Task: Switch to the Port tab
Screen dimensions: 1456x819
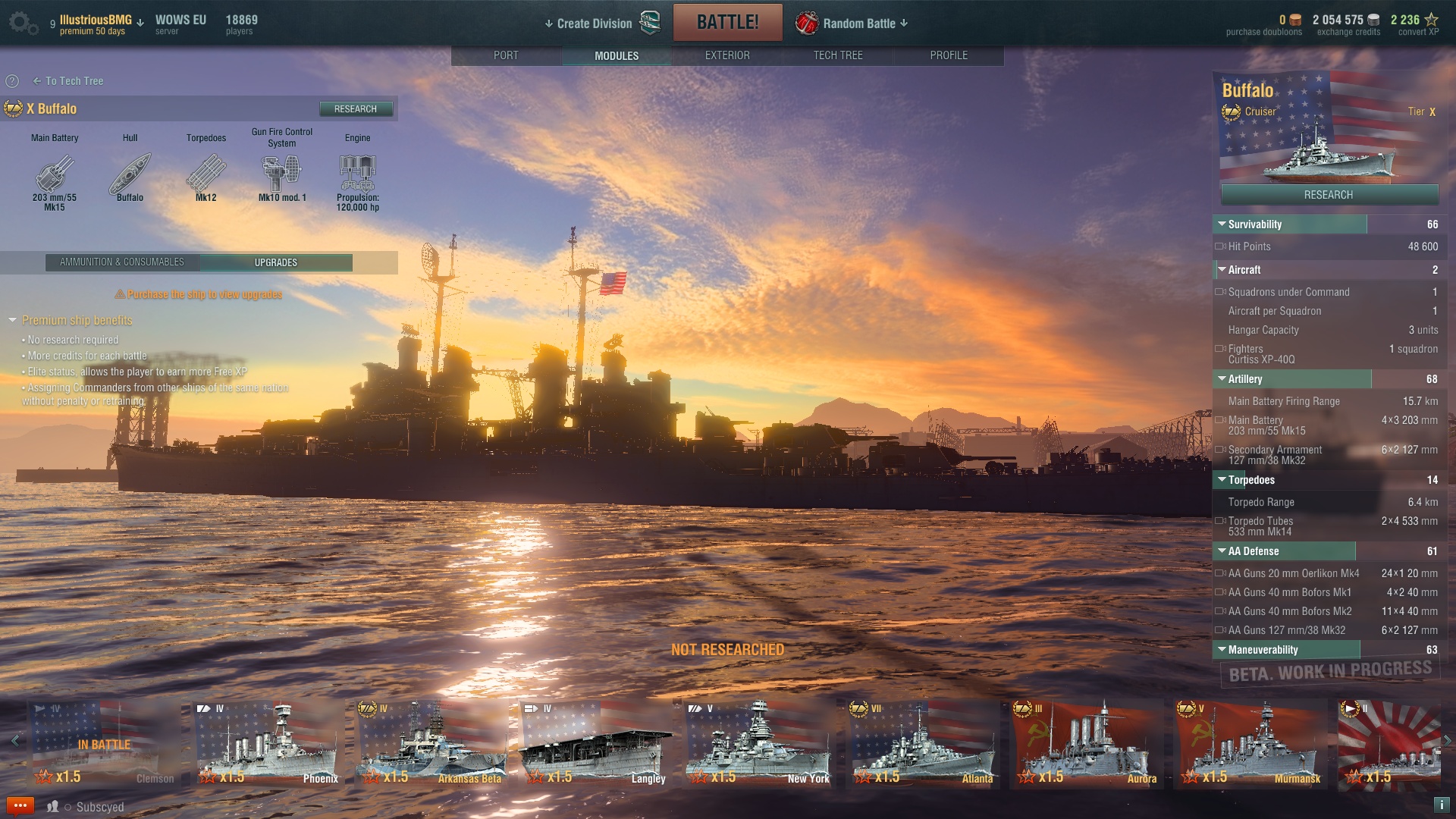Action: (x=506, y=55)
